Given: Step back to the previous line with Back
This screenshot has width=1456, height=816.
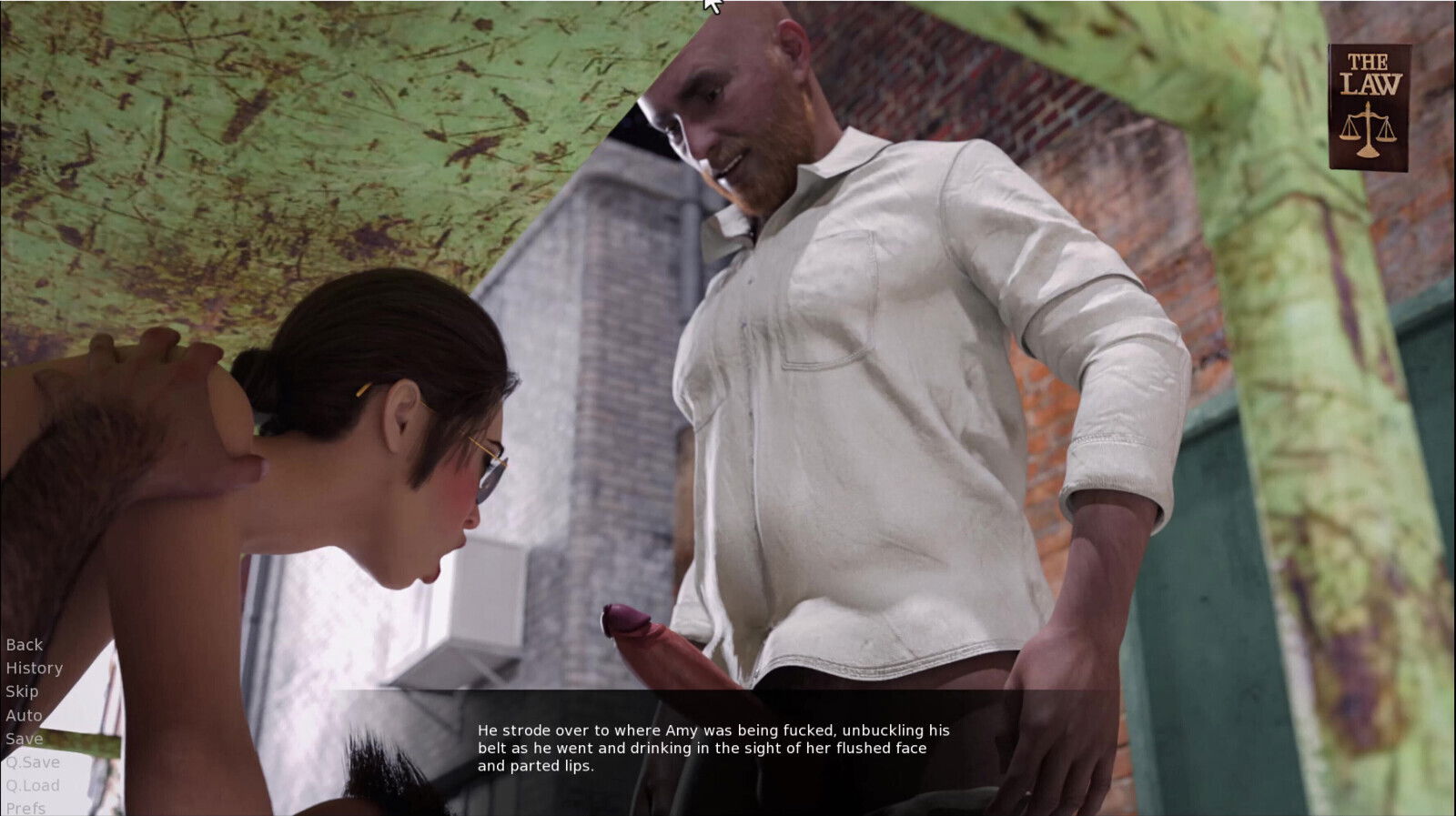Looking at the screenshot, I should (x=24, y=644).
